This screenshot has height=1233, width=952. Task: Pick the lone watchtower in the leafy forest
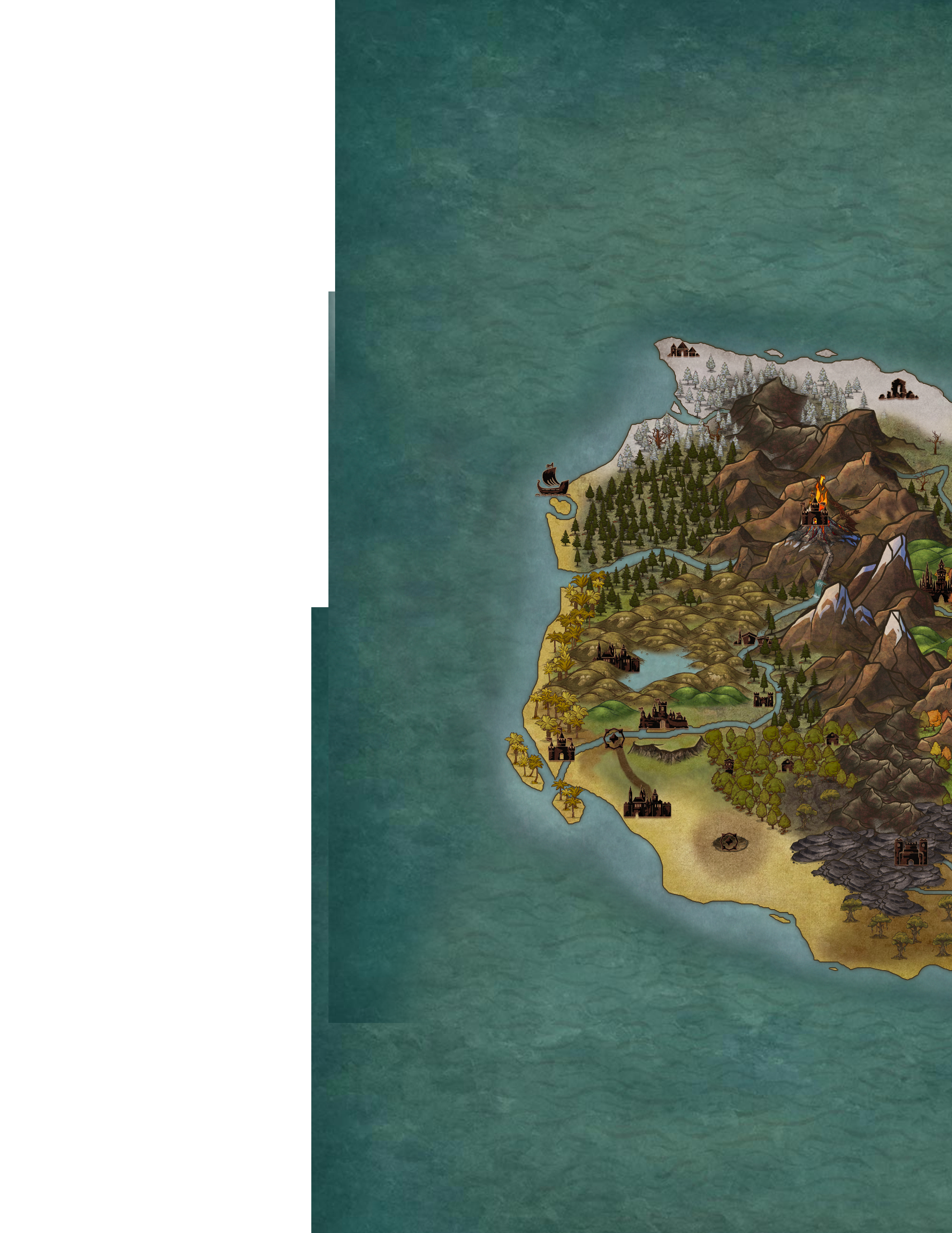[x=729, y=765]
